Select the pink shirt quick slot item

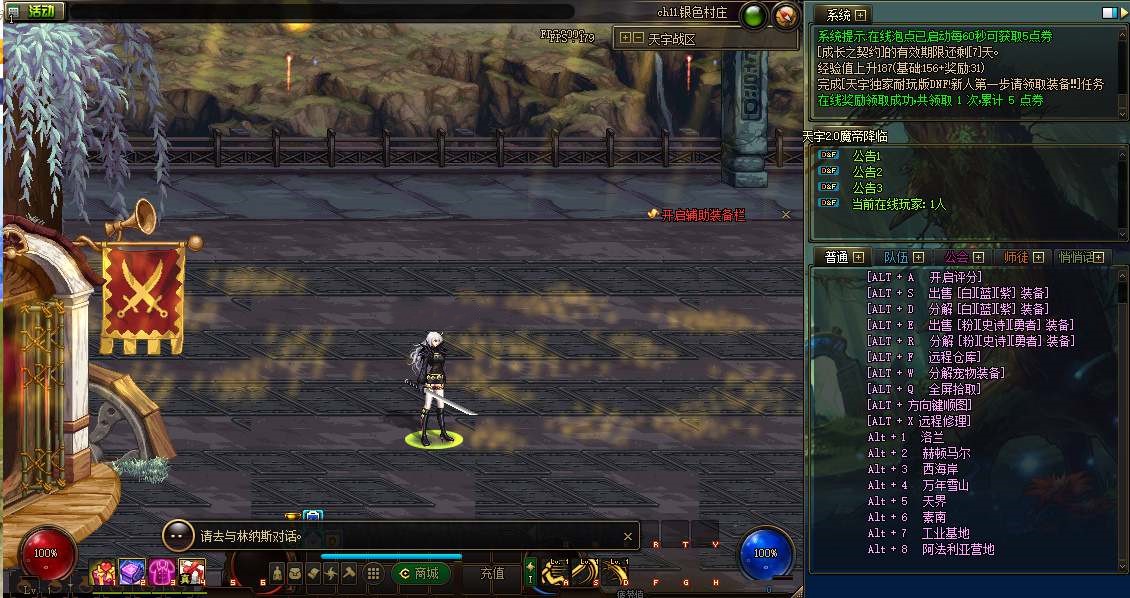click(x=162, y=573)
